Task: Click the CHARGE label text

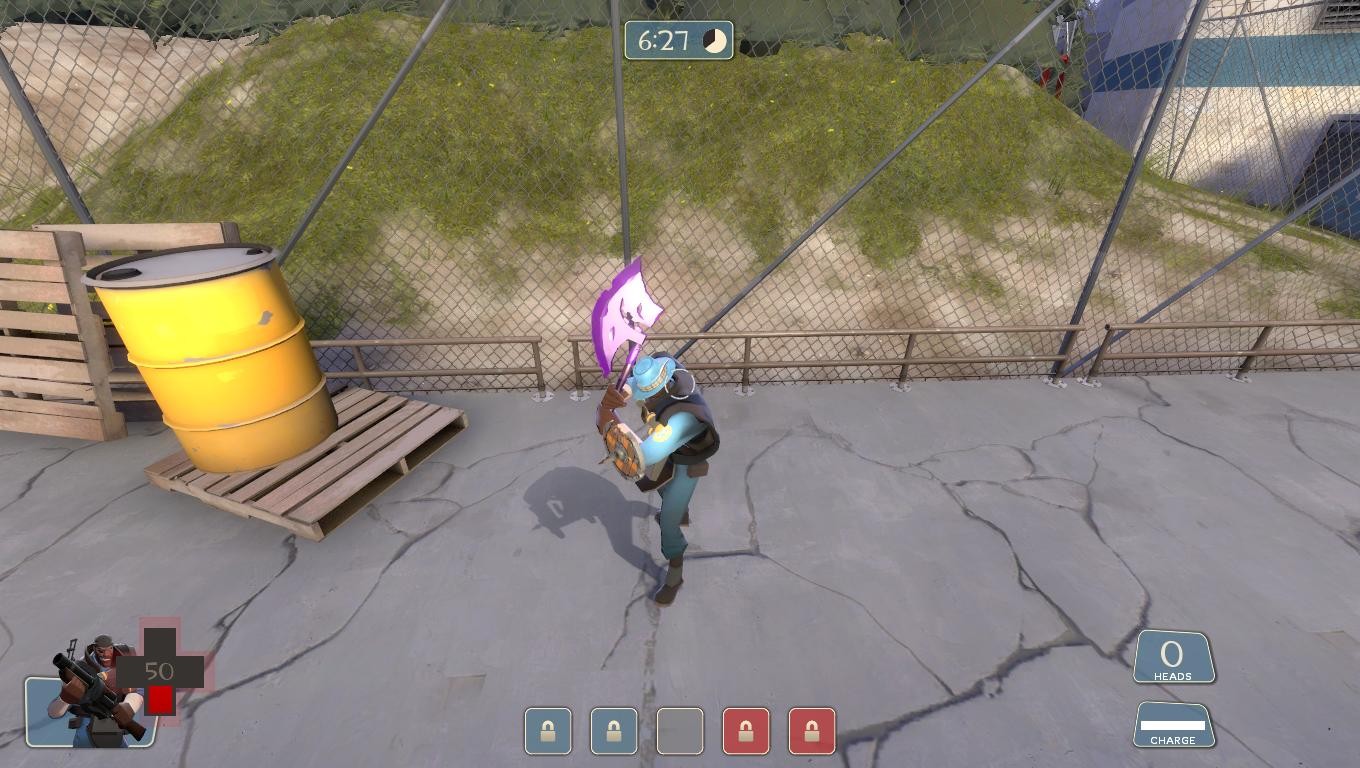Action: pos(1173,738)
